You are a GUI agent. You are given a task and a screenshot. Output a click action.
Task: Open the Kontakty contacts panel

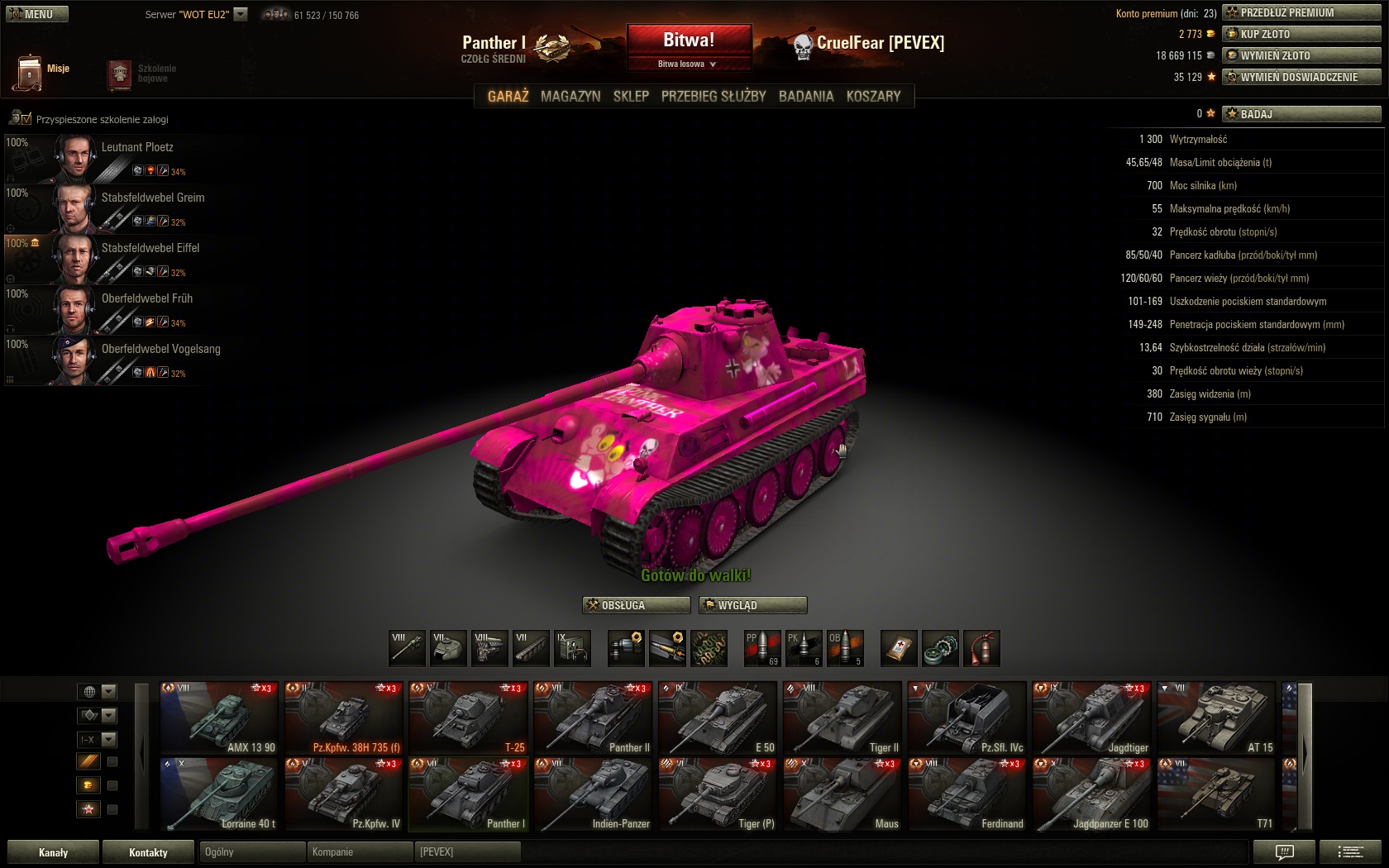pos(148,852)
